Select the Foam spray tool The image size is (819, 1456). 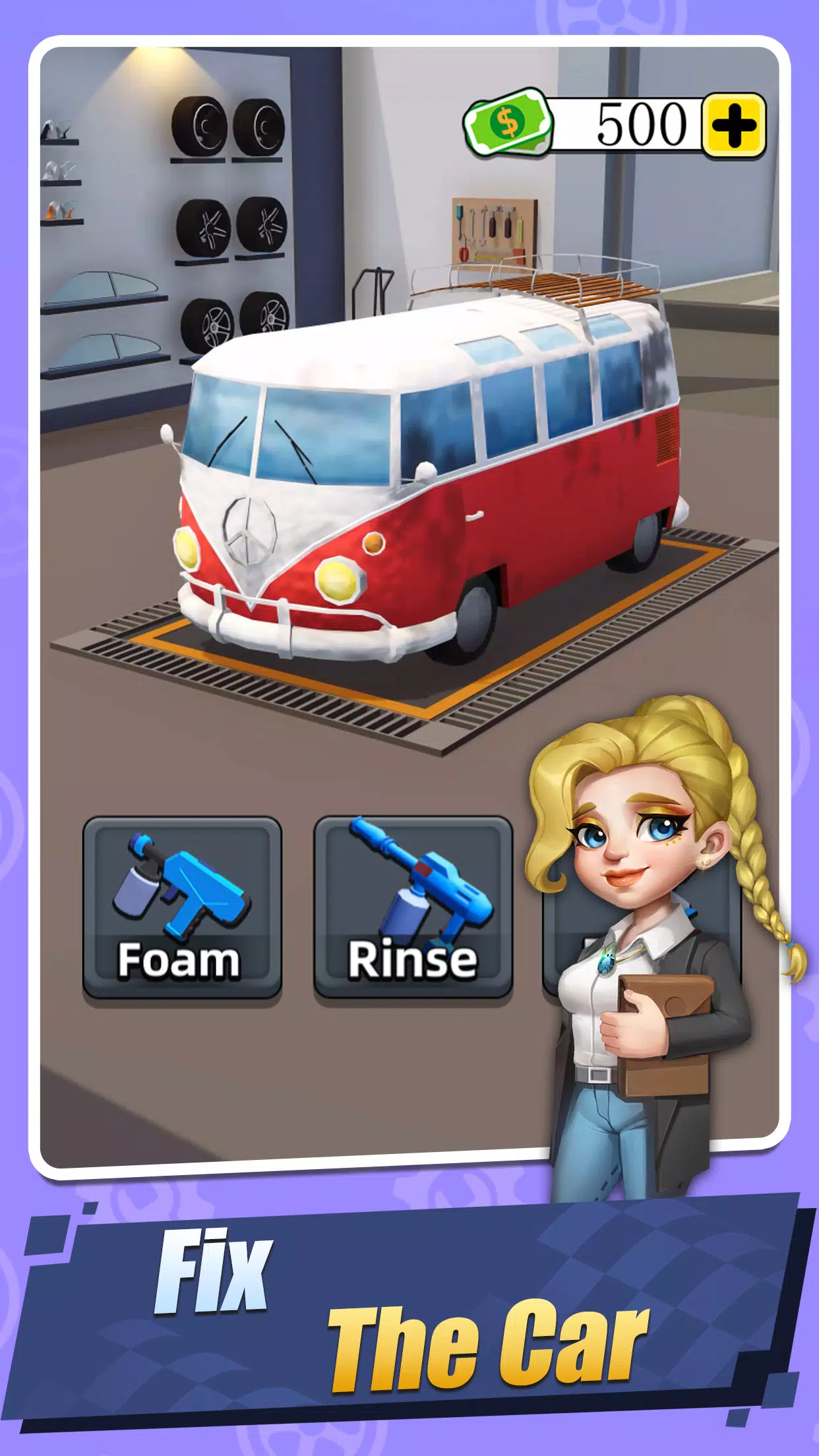click(182, 907)
